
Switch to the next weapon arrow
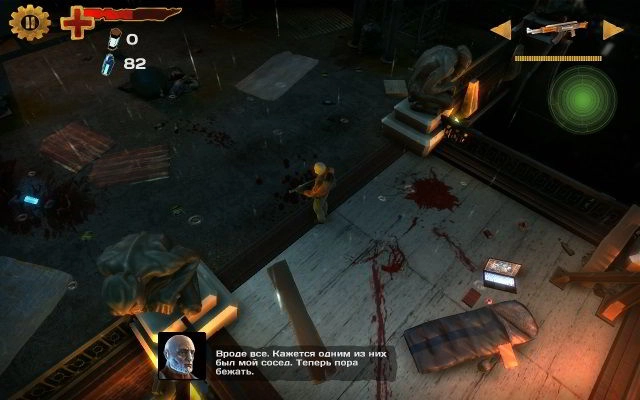(613, 30)
